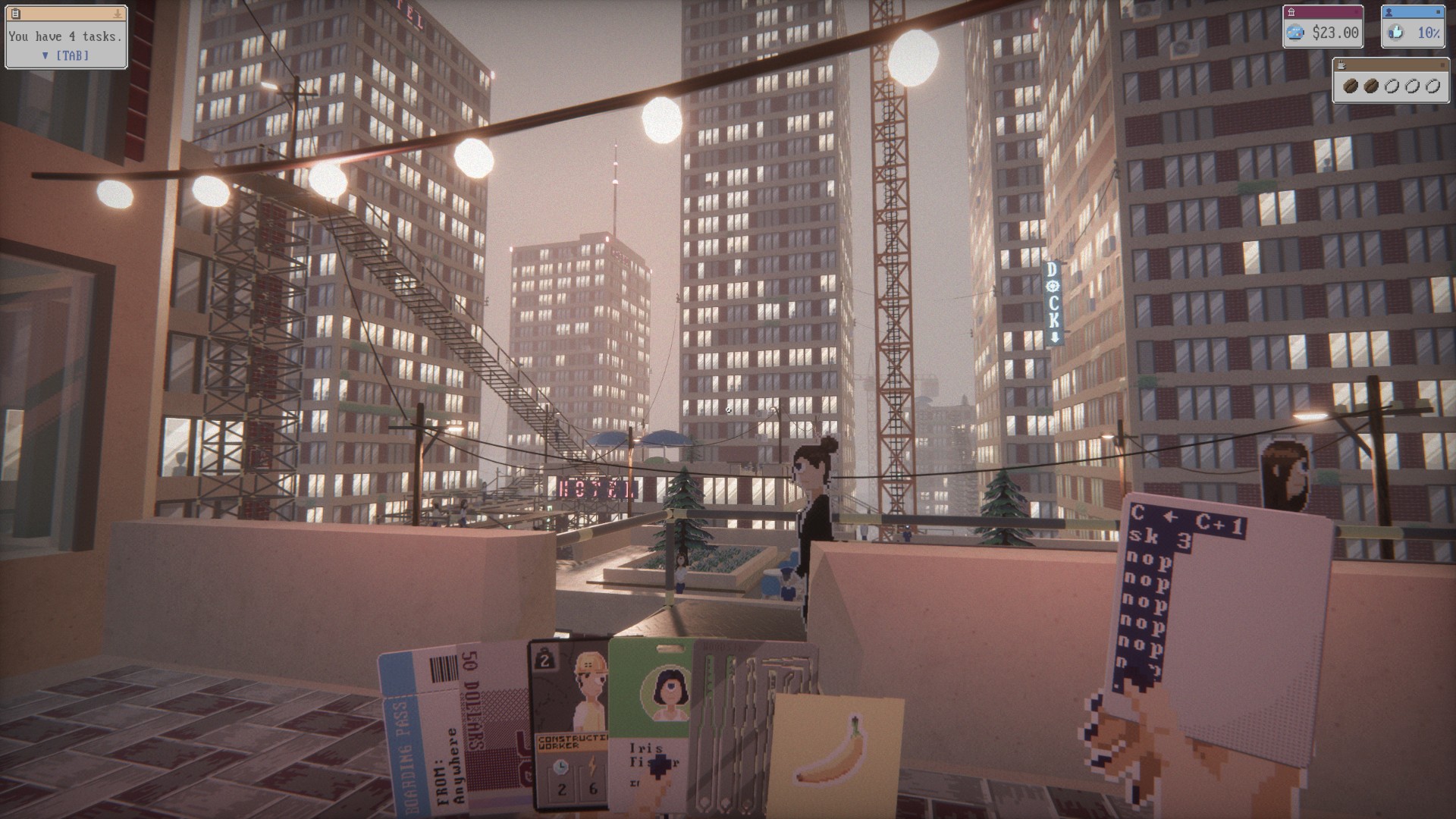The width and height of the screenshot is (1456, 819).
Task: Click the [TAB] link in the tasks panel
Action: [x=74, y=55]
